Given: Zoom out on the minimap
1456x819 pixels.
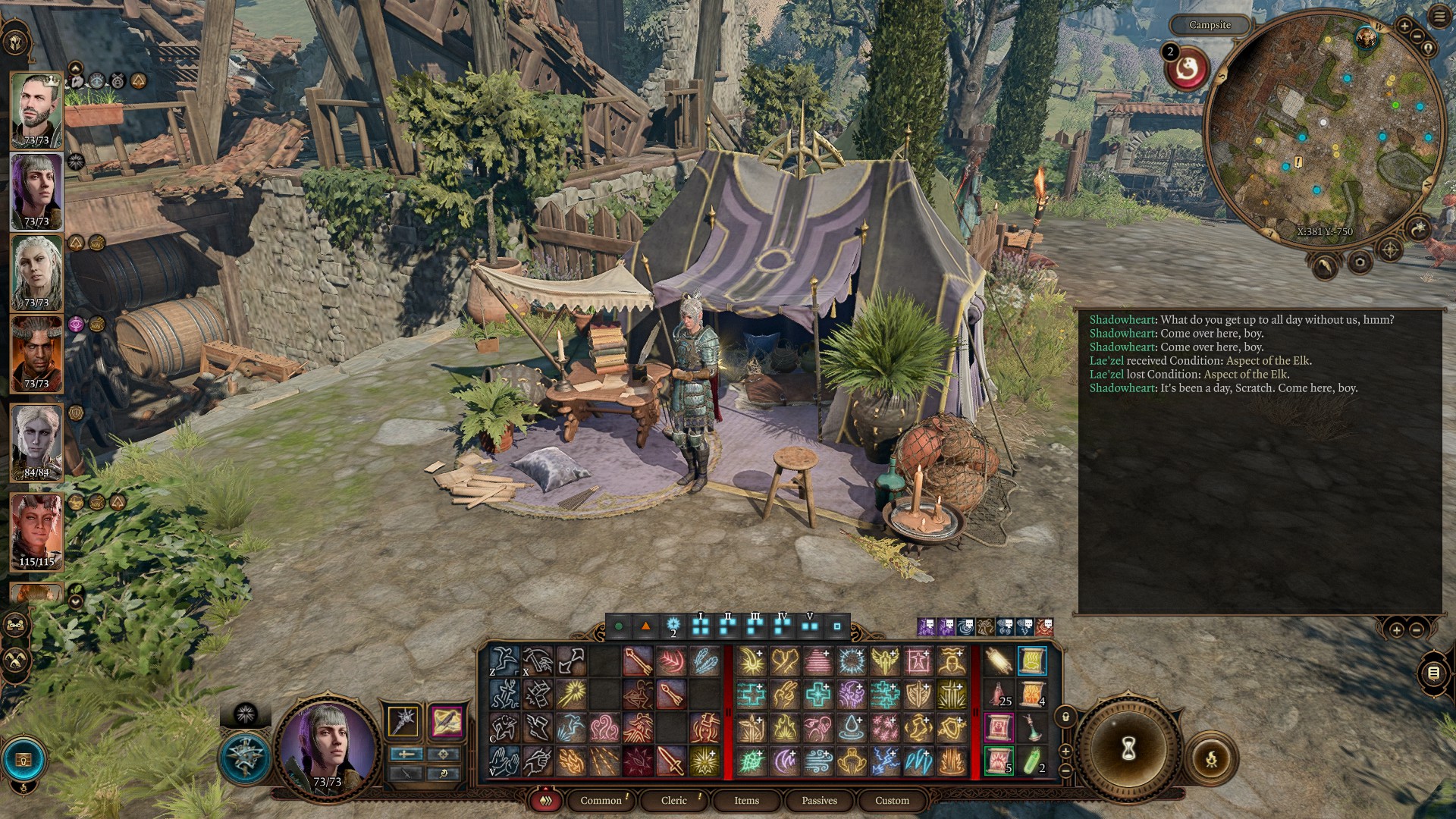Looking at the screenshot, I should point(1417,36).
